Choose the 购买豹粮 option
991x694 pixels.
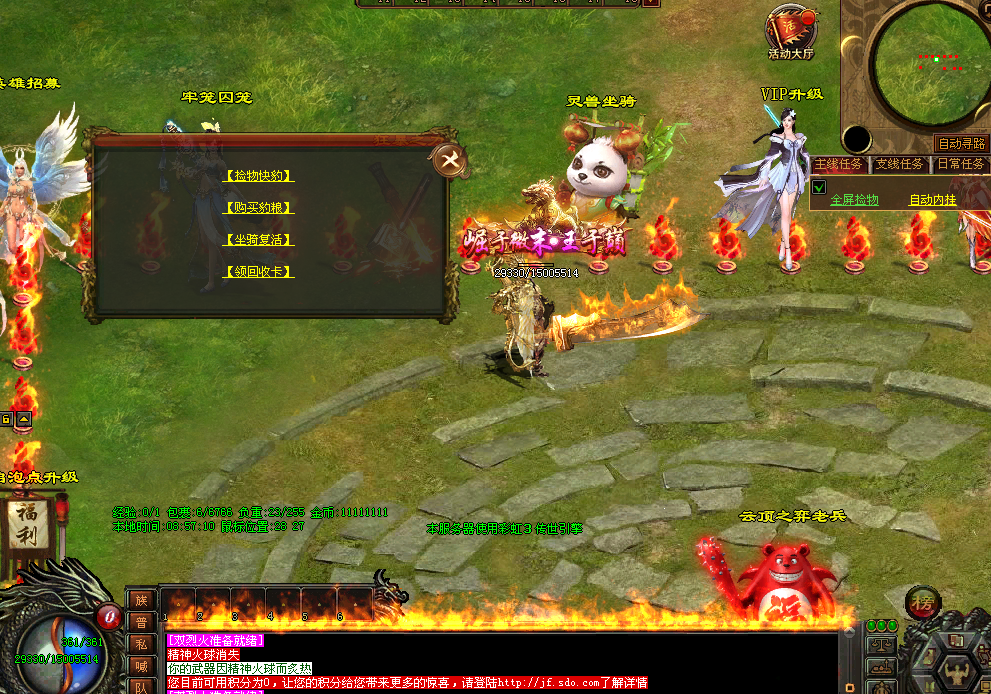[x=259, y=208]
